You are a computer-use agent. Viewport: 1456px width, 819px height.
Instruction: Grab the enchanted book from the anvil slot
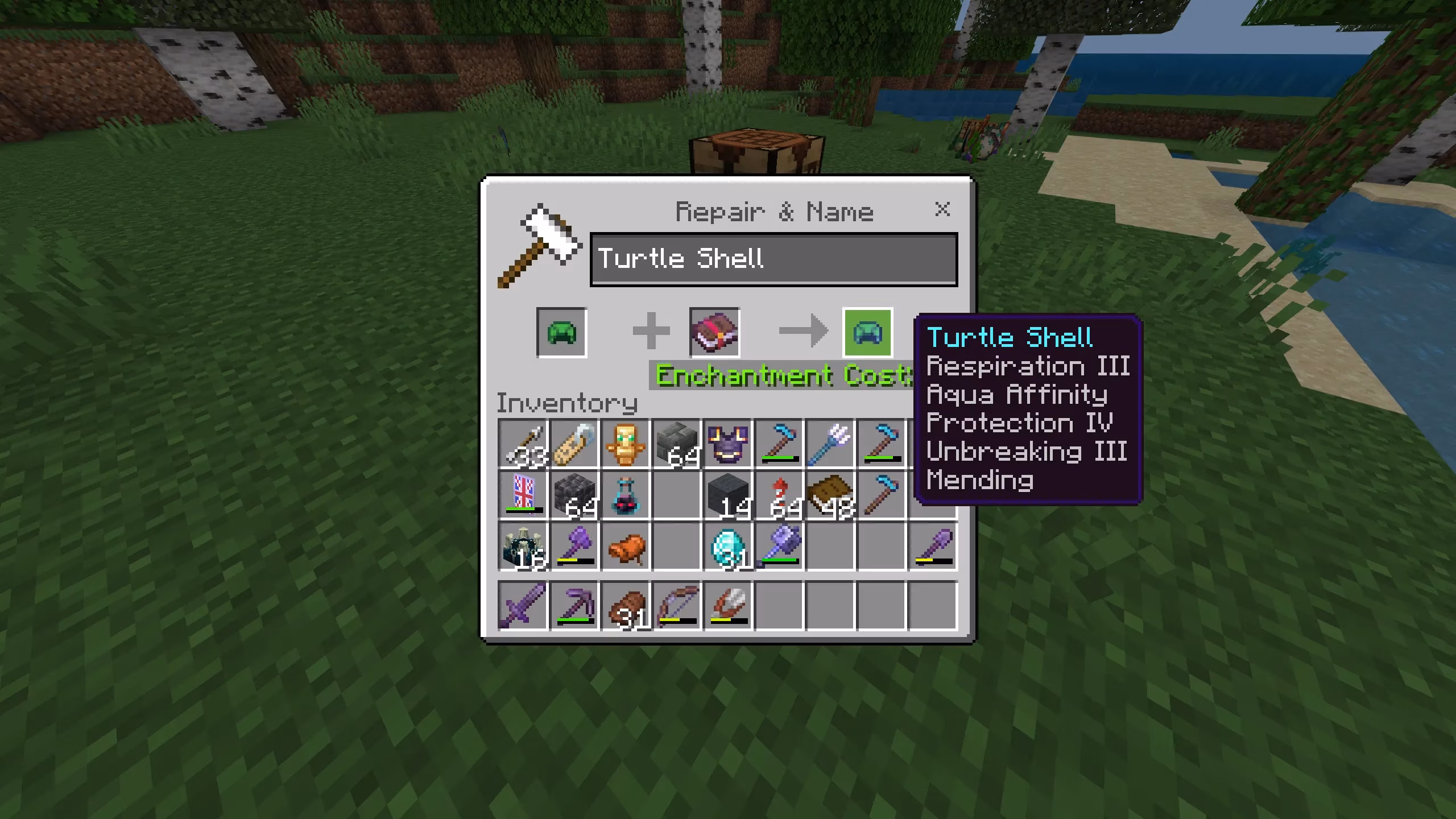tap(715, 333)
